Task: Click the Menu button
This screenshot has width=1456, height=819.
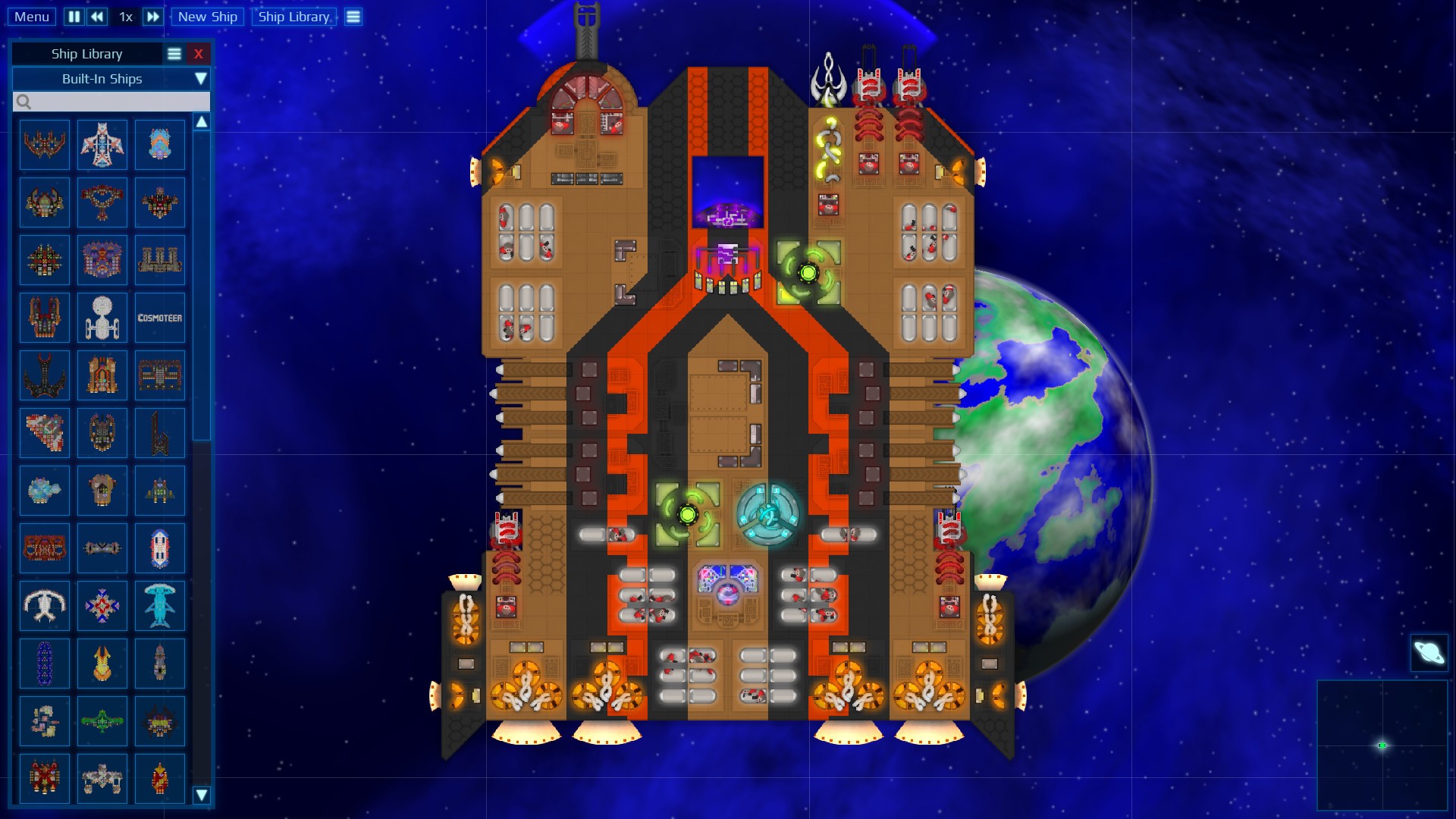Action: pyautogui.click(x=31, y=16)
